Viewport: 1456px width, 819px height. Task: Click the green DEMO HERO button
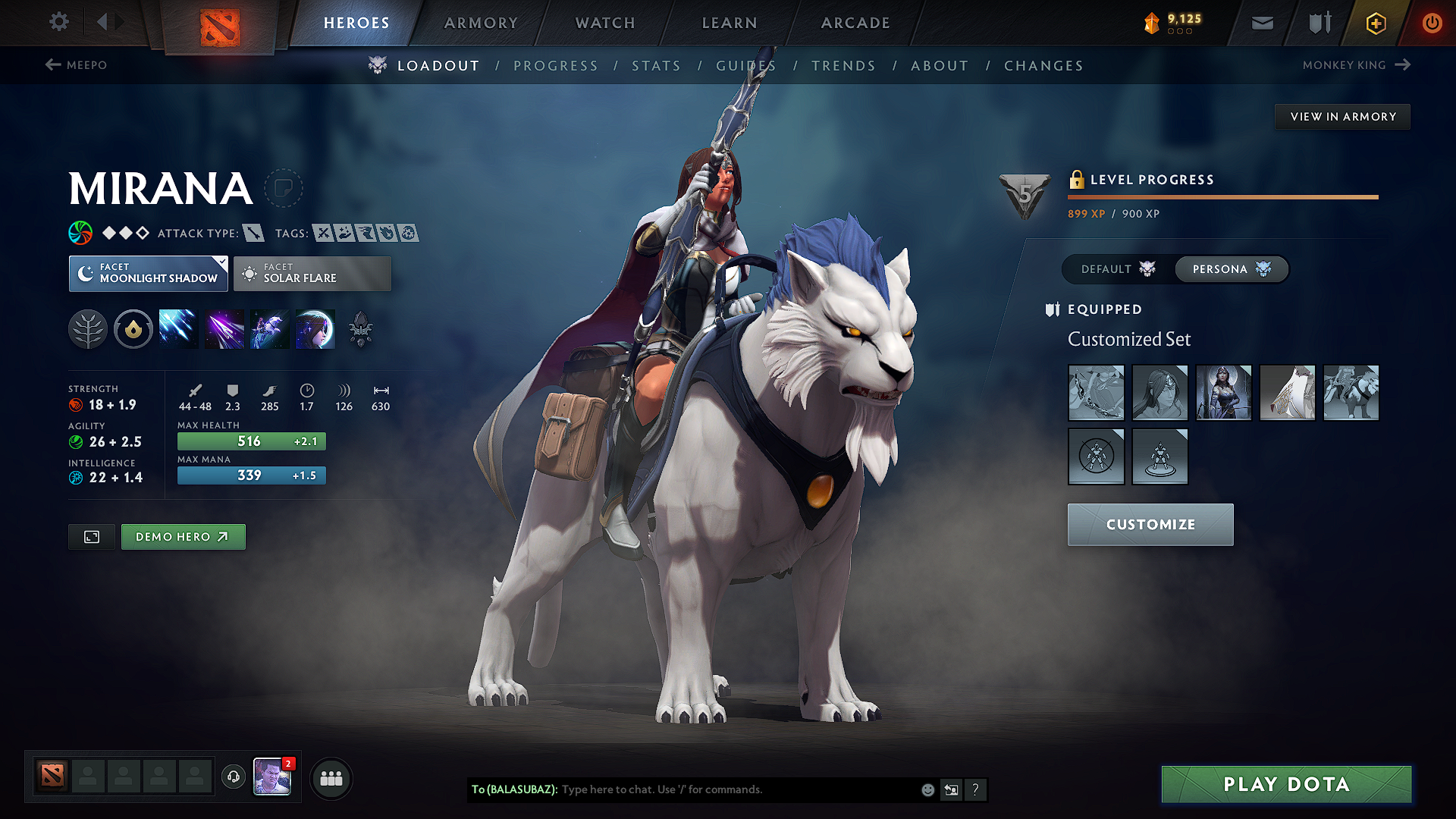pos(183,536)
